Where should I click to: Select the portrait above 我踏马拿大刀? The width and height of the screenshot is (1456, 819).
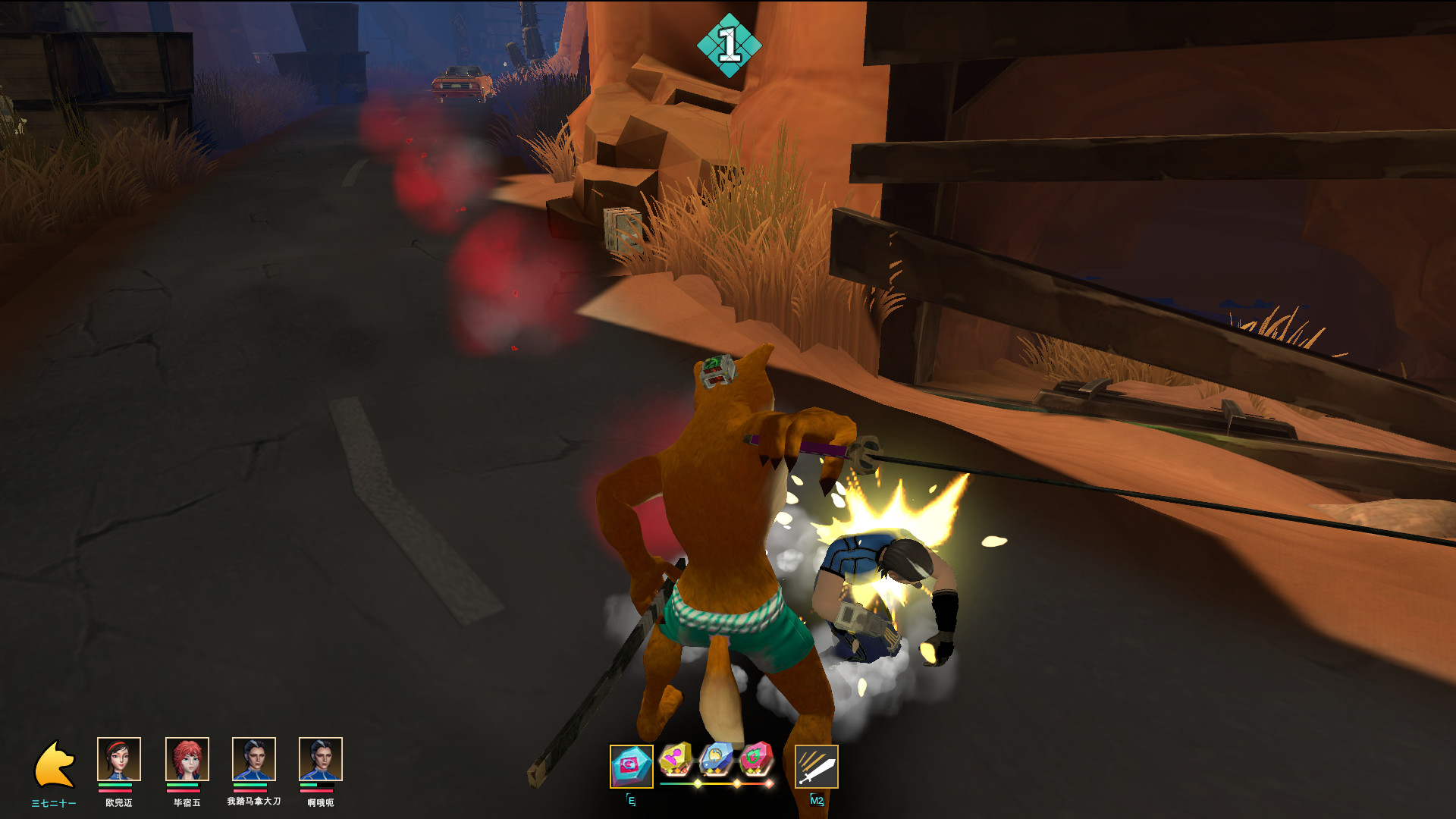pyautogui.click(x=253, y=759)
